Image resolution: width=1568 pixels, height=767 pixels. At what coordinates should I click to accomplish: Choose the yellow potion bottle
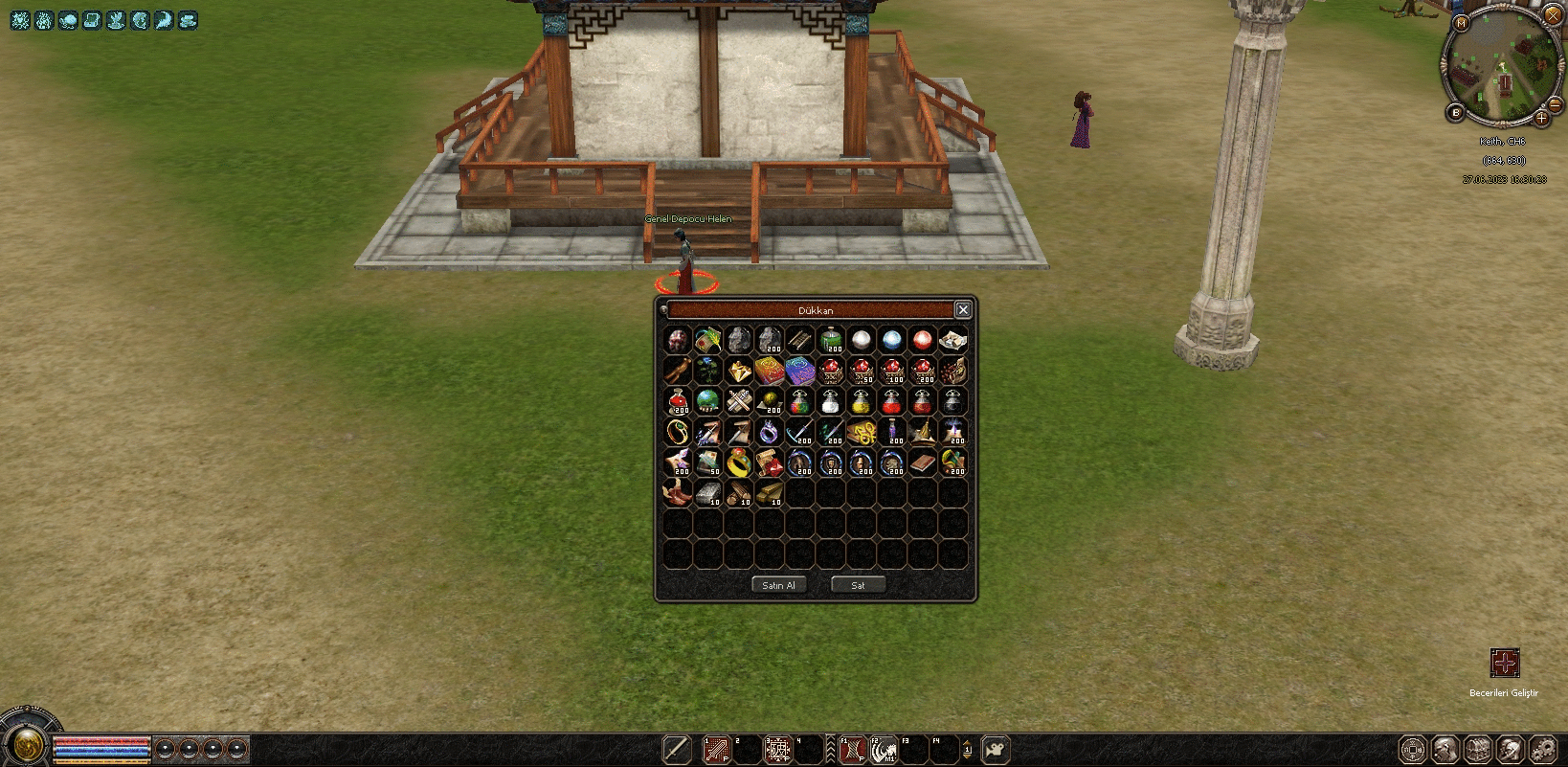(861, 402)
